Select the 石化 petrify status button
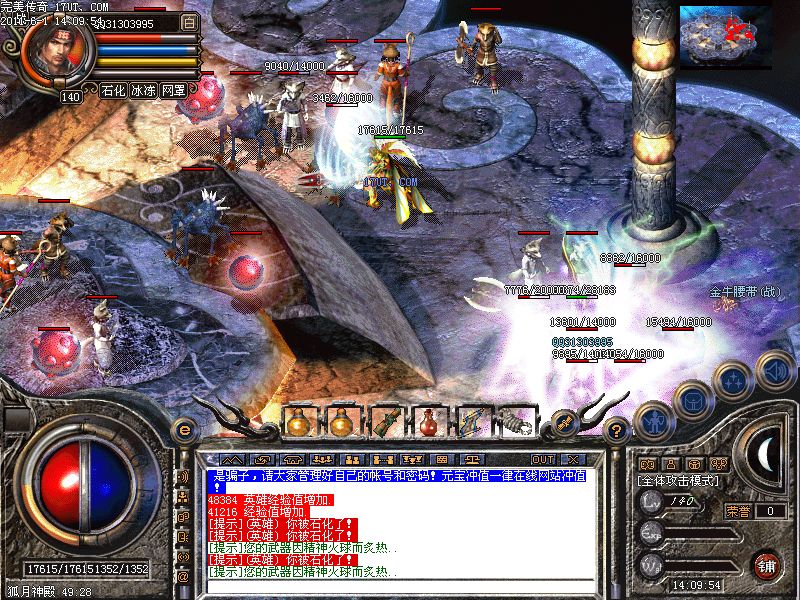This screenshot has height=600, width=800. click(x=113, y=90)
